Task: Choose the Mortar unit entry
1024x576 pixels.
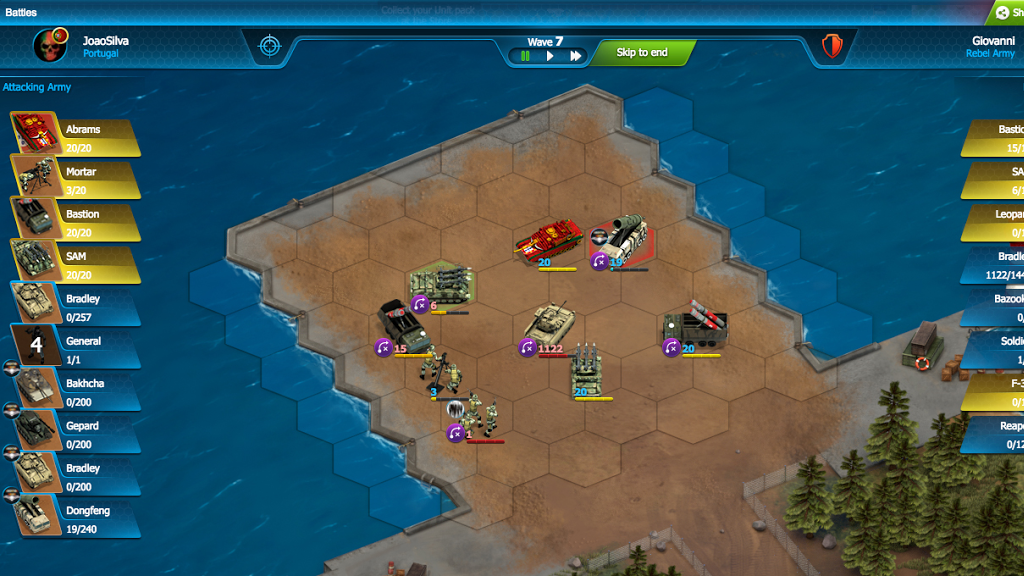Action: coord(76,180)
